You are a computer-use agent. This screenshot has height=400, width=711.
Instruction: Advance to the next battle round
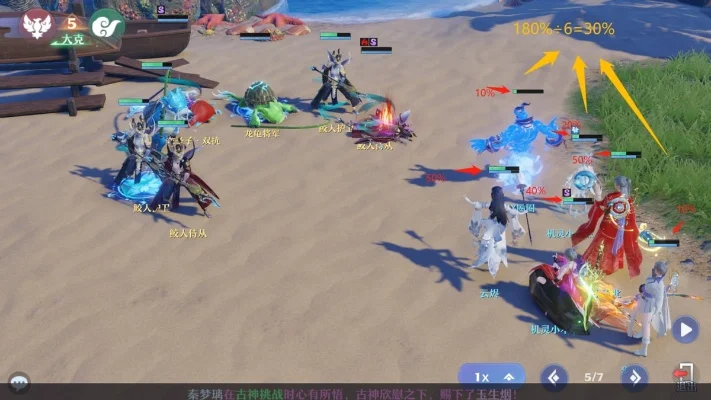point(634,378)
